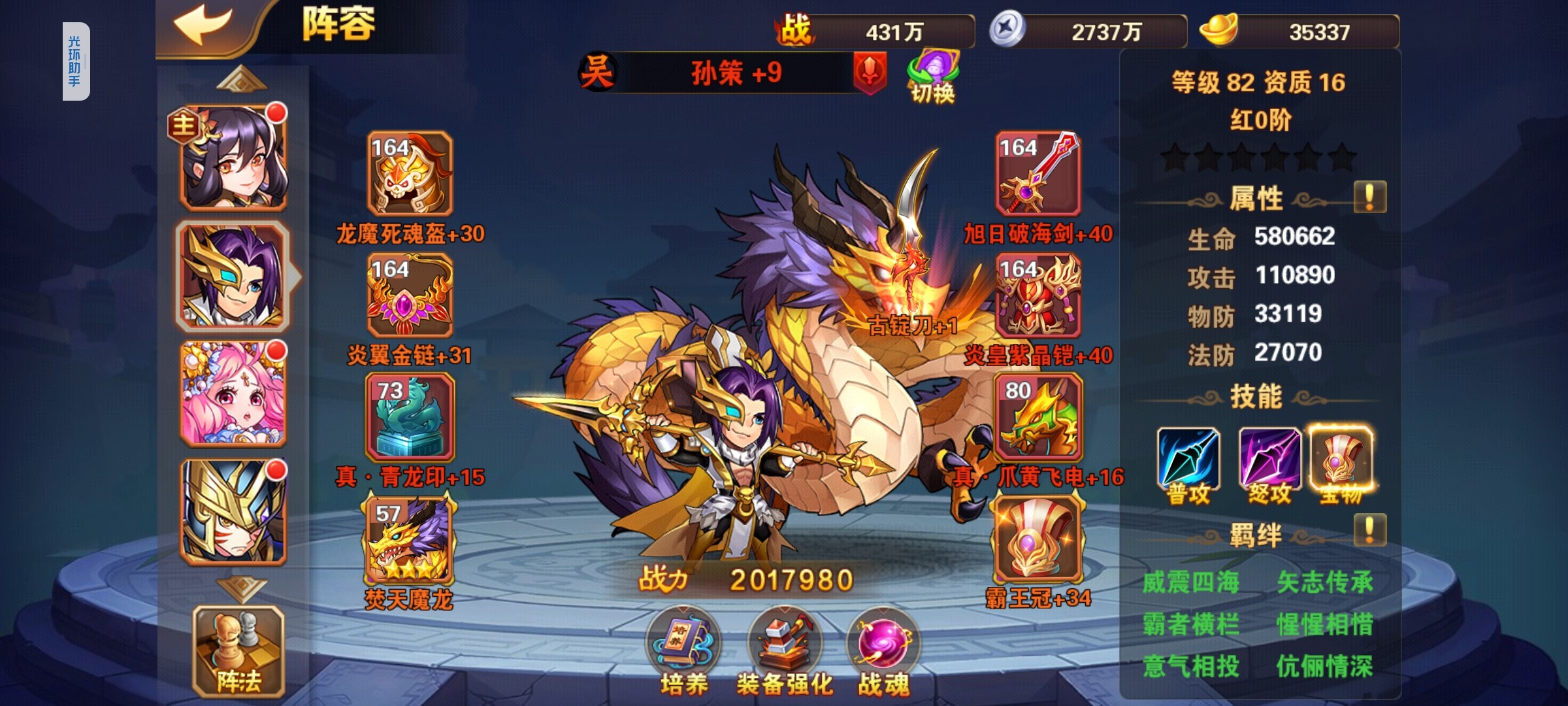Choose the main hero portrait marked 主
1568x706 pixels.
click(233, 158)
